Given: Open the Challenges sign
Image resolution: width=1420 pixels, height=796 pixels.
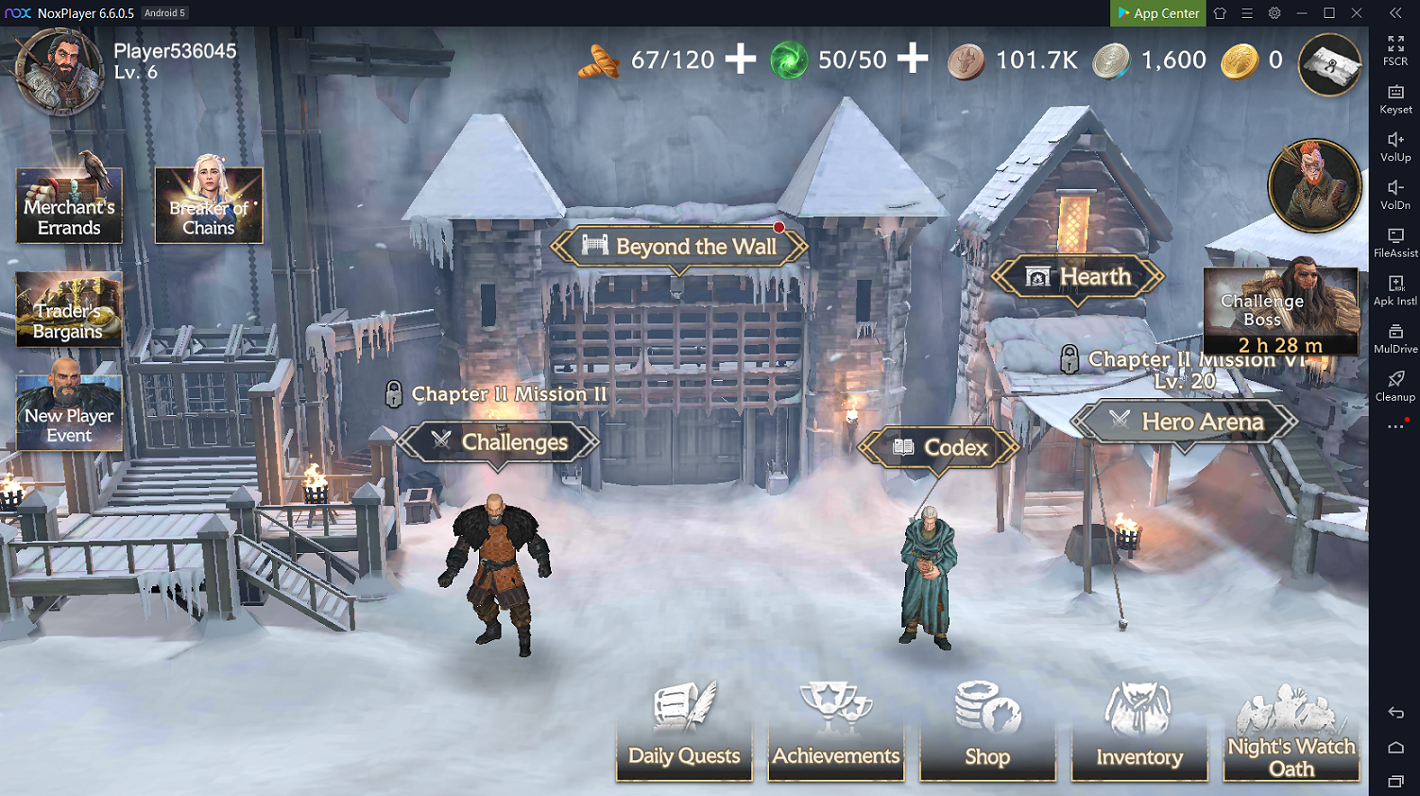Looking at the screenshot, I should [498, 442].
